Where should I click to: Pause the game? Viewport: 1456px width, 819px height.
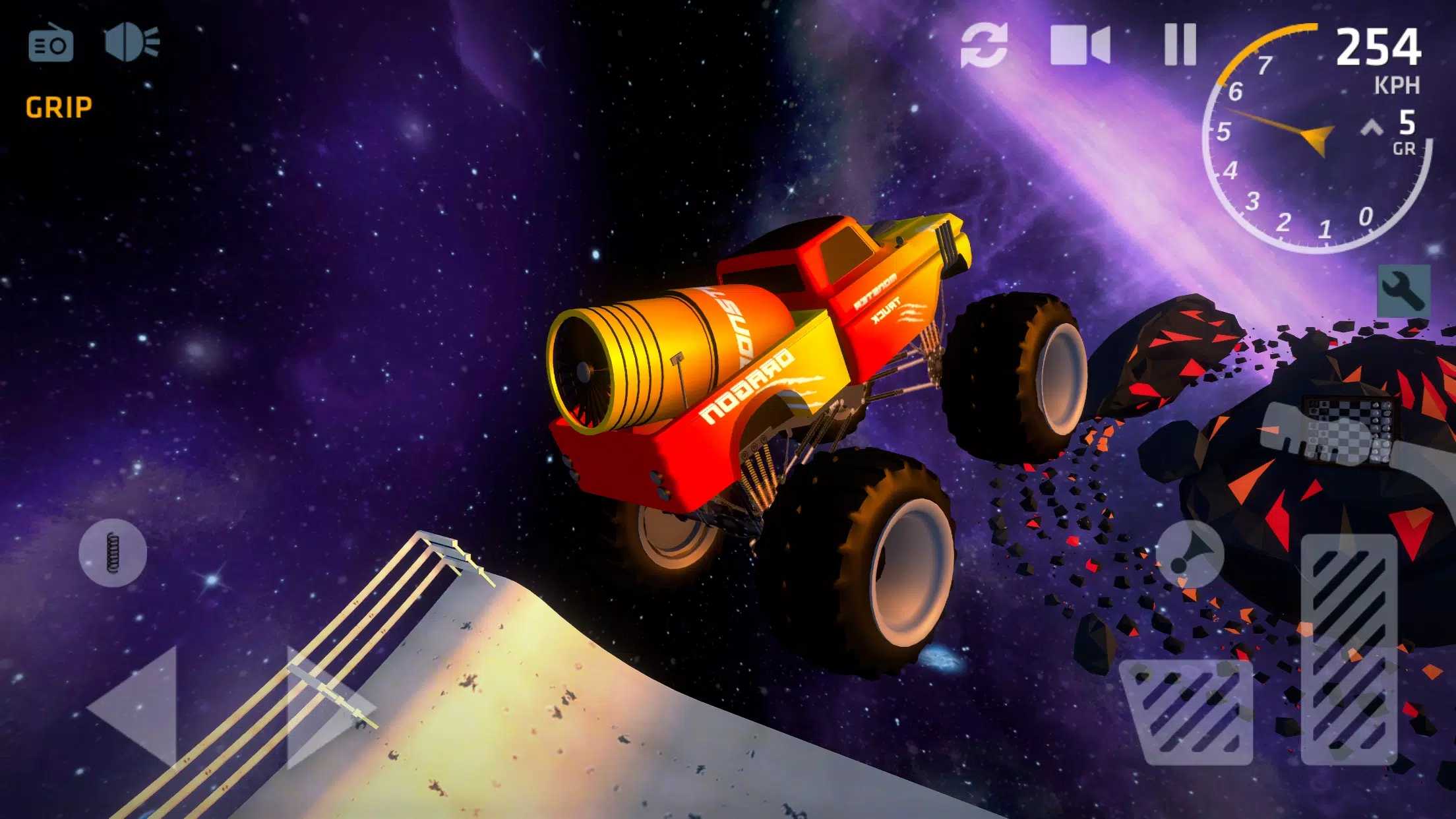[x=1180, y=45]
